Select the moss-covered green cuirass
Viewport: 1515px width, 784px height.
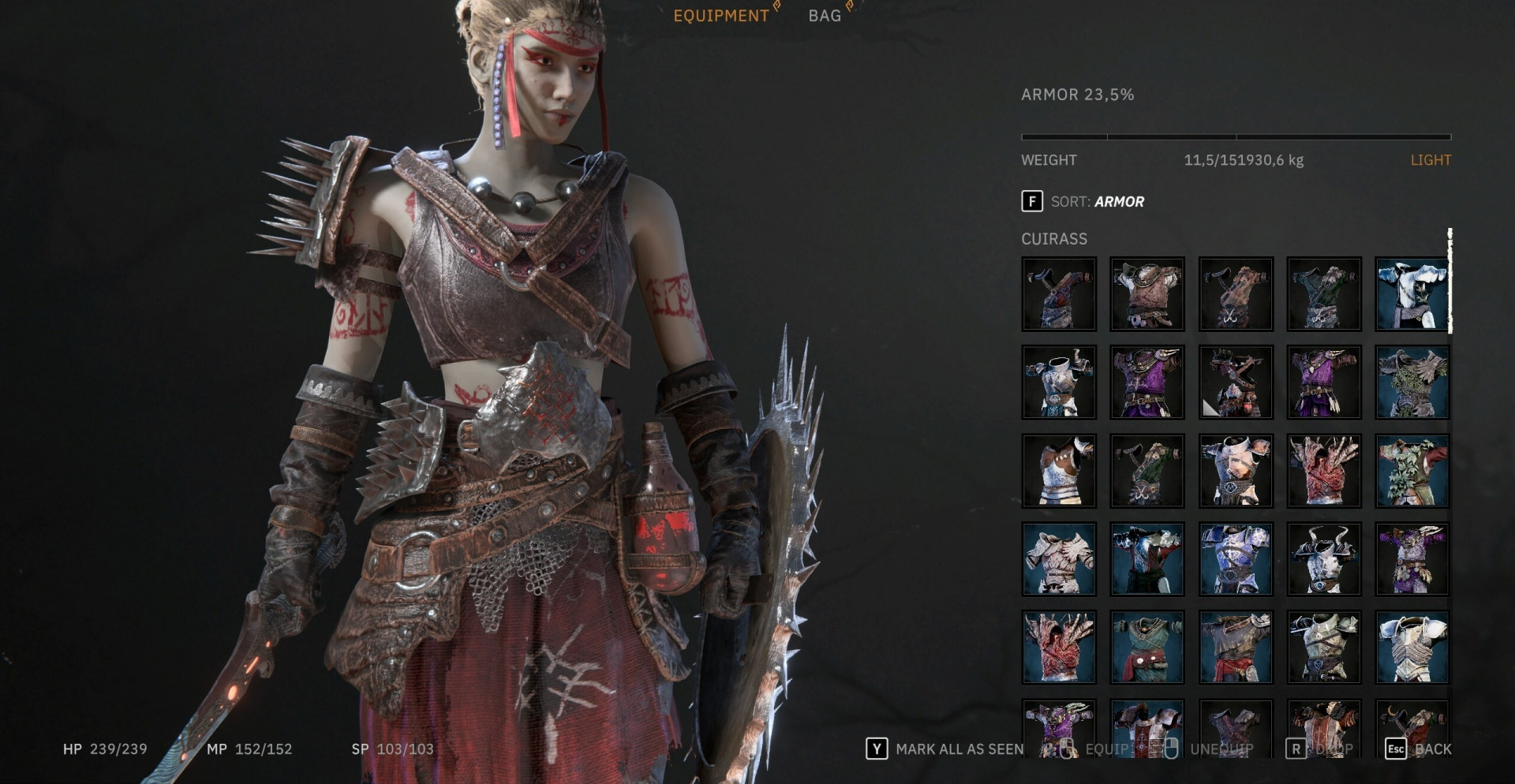1412,383
